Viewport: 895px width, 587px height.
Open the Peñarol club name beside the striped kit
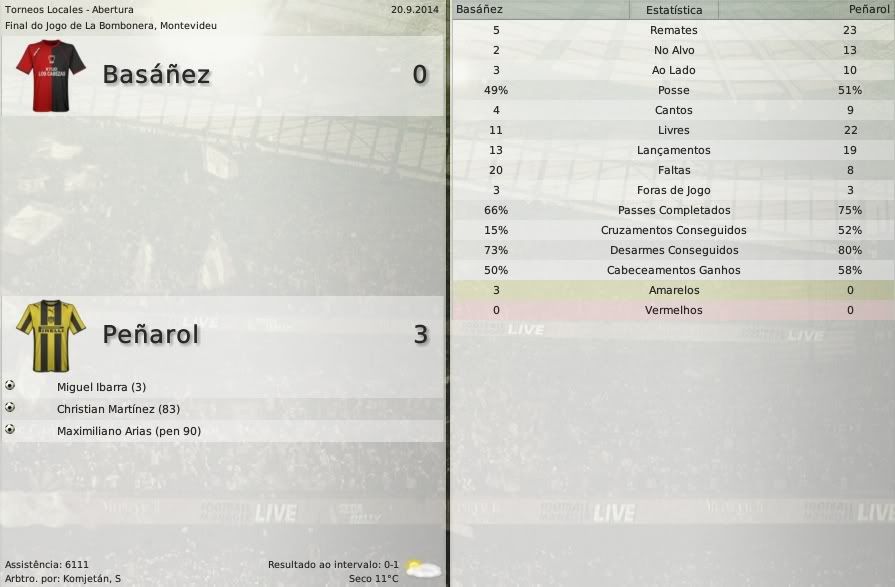coord(151,334)
